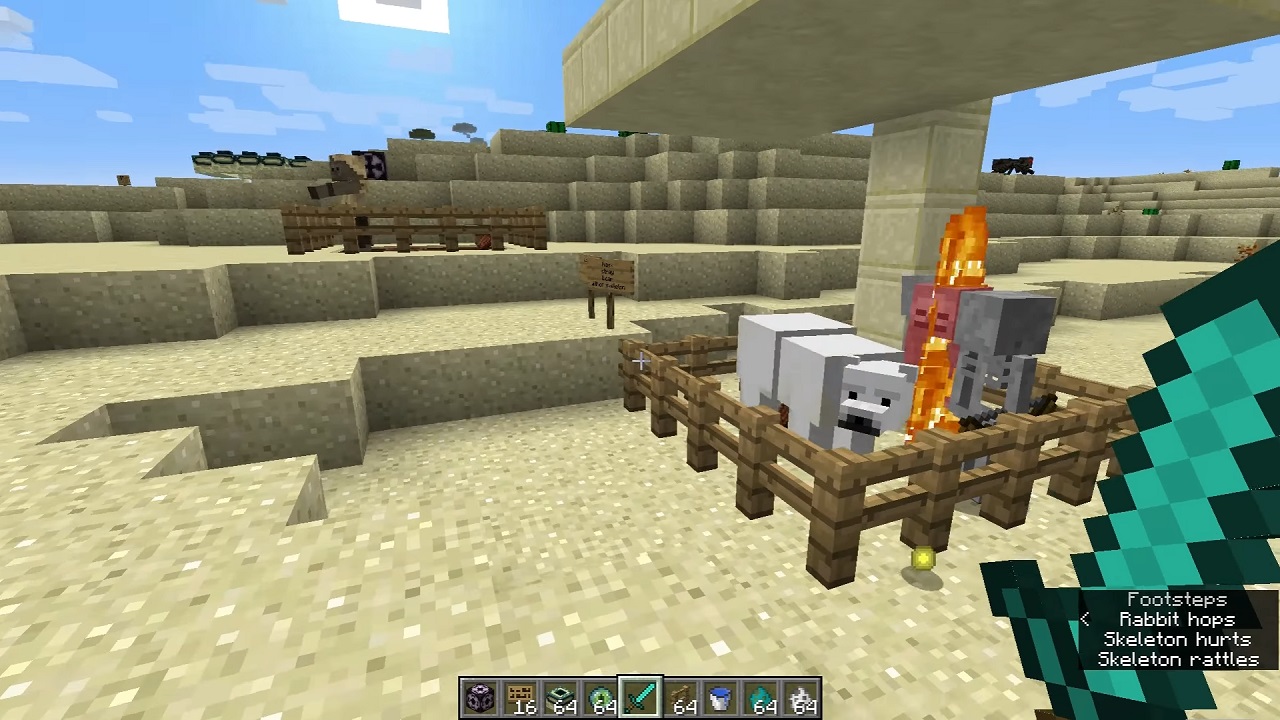Select the eye of ender slot
Viewport: 1280px width, 720px height.
pyautogui.click(x=600, y=698)
